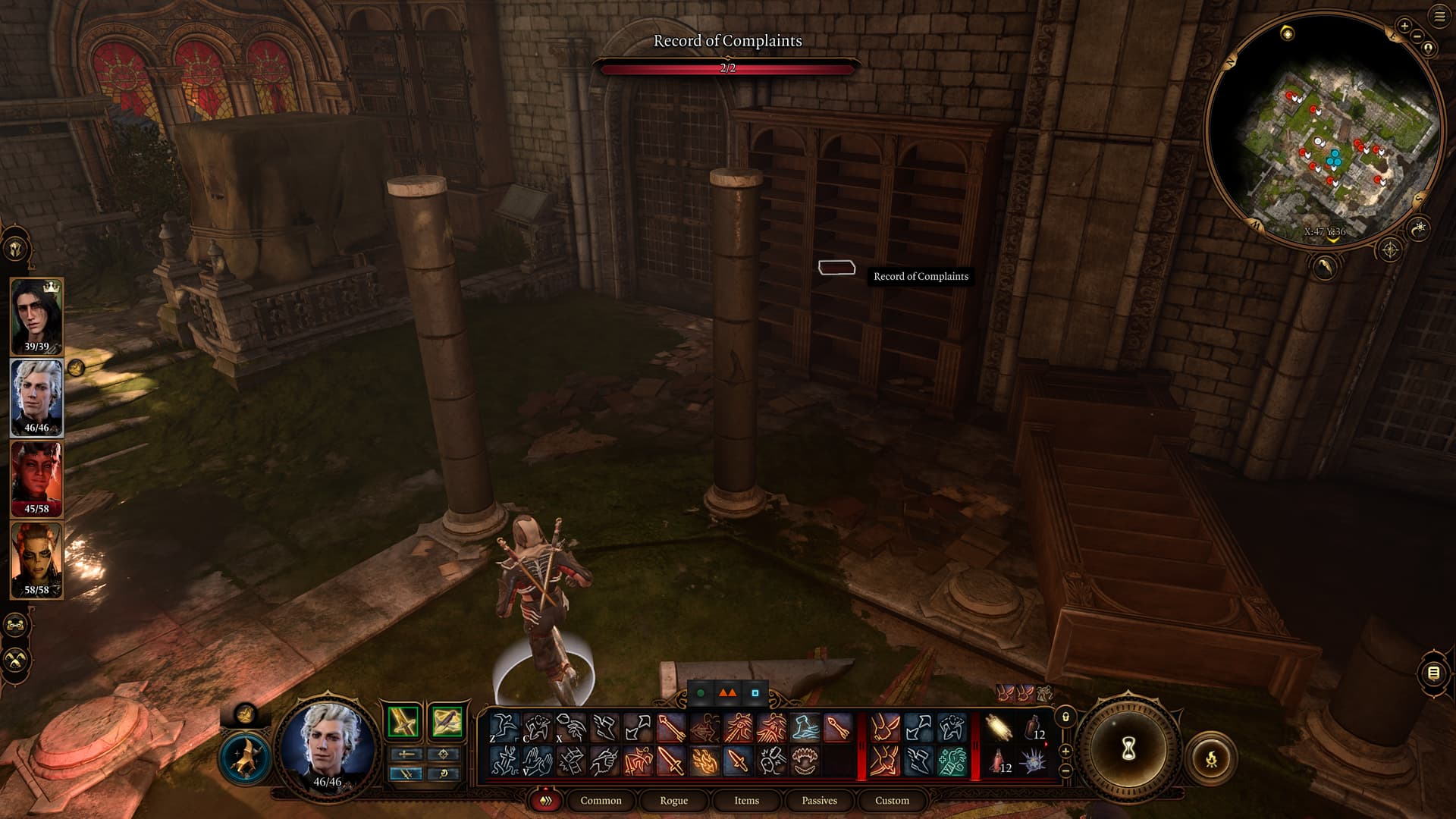Select the Passives hotbar tab

point(819,800)
